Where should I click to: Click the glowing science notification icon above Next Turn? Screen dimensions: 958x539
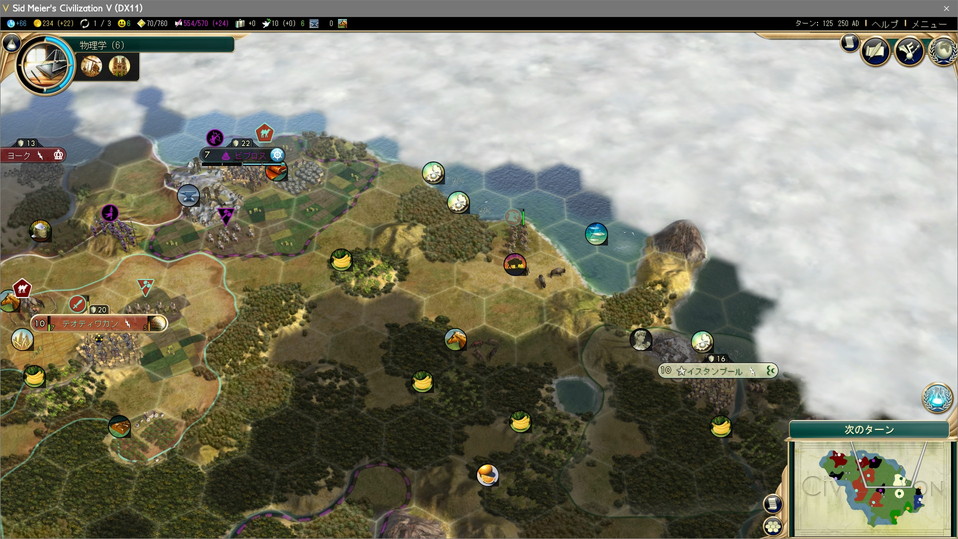point(937,398)
